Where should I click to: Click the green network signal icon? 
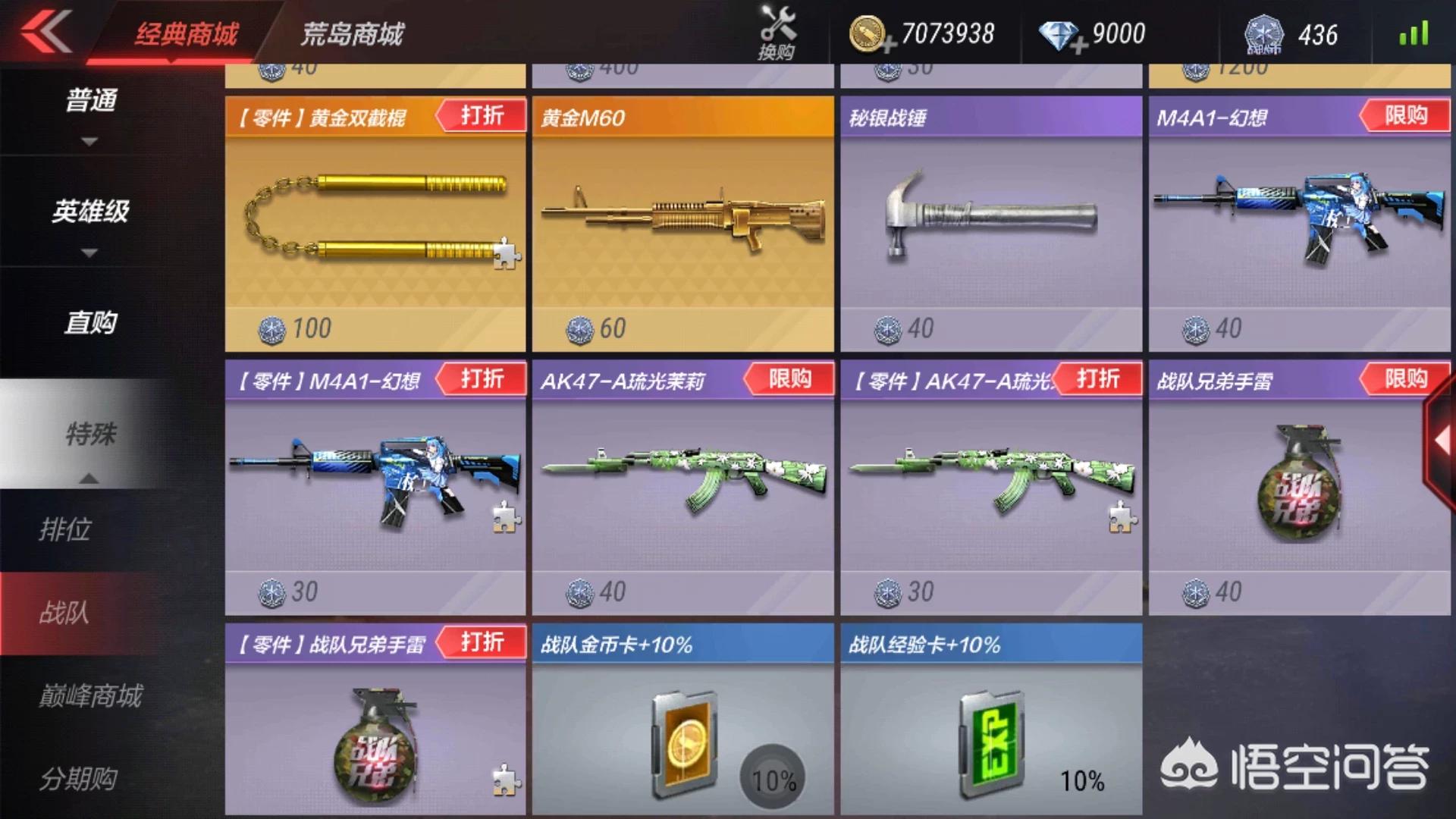click(1414, 33)
